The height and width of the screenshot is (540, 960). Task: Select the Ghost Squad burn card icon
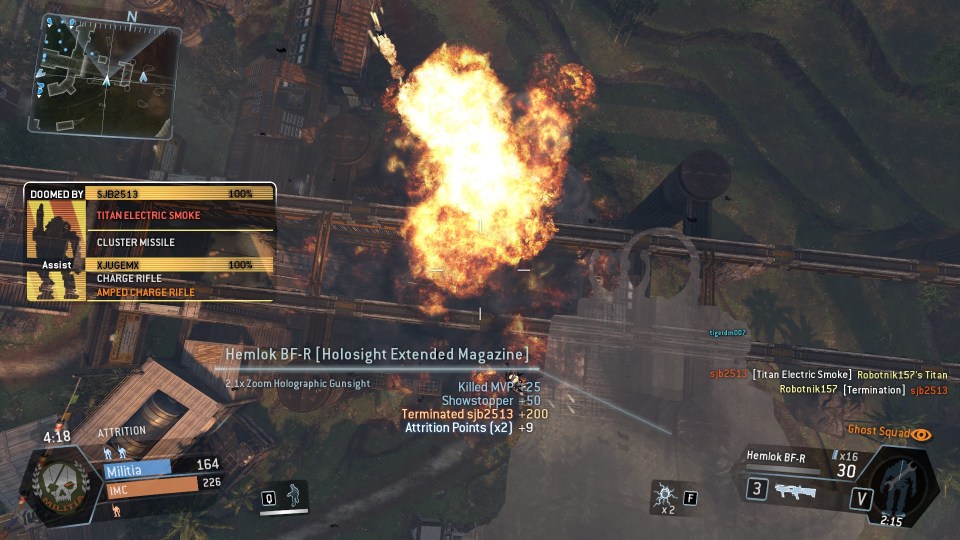pos(920,435)
